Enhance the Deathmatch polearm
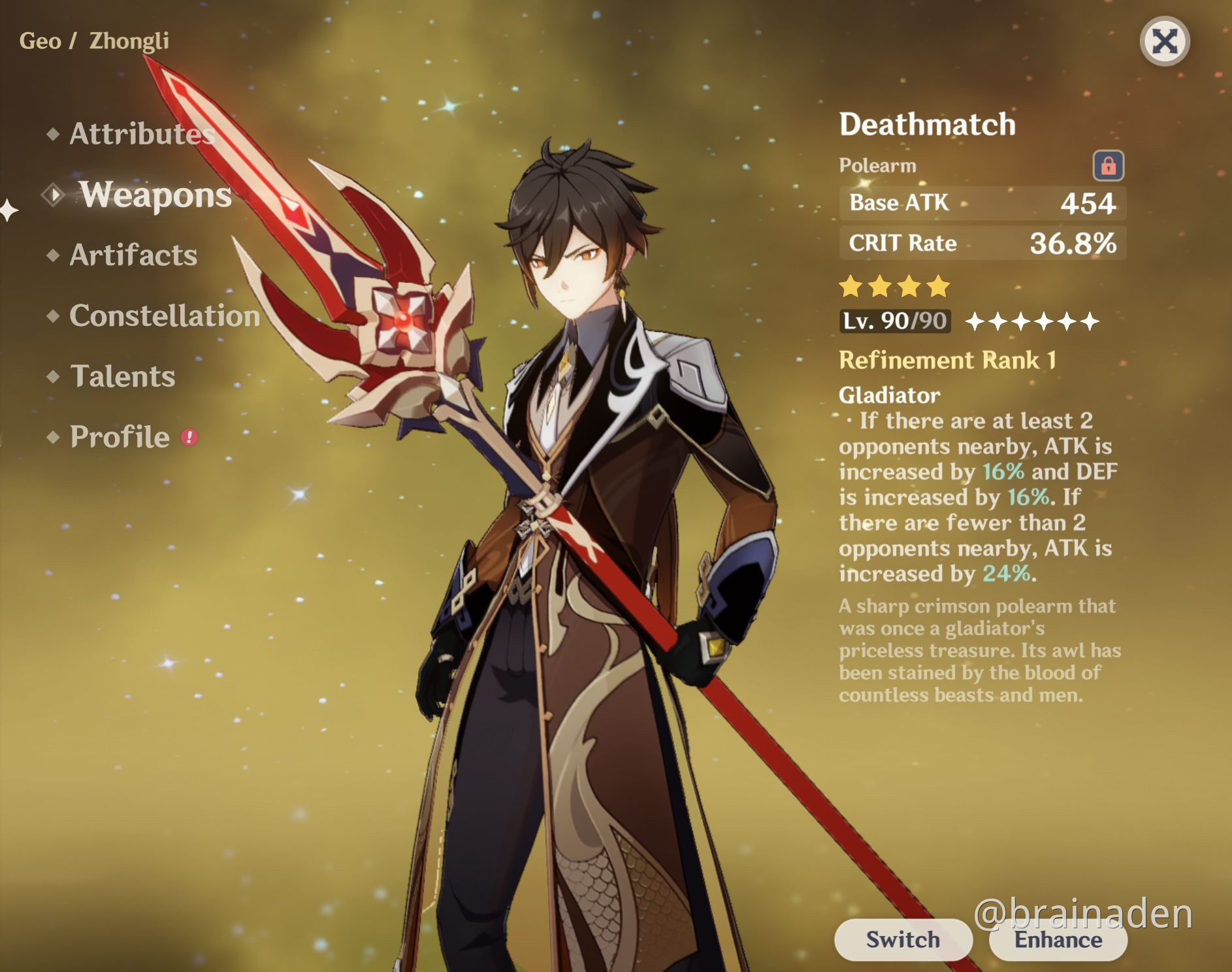The image size is (1232, 972). point(1058,941)
